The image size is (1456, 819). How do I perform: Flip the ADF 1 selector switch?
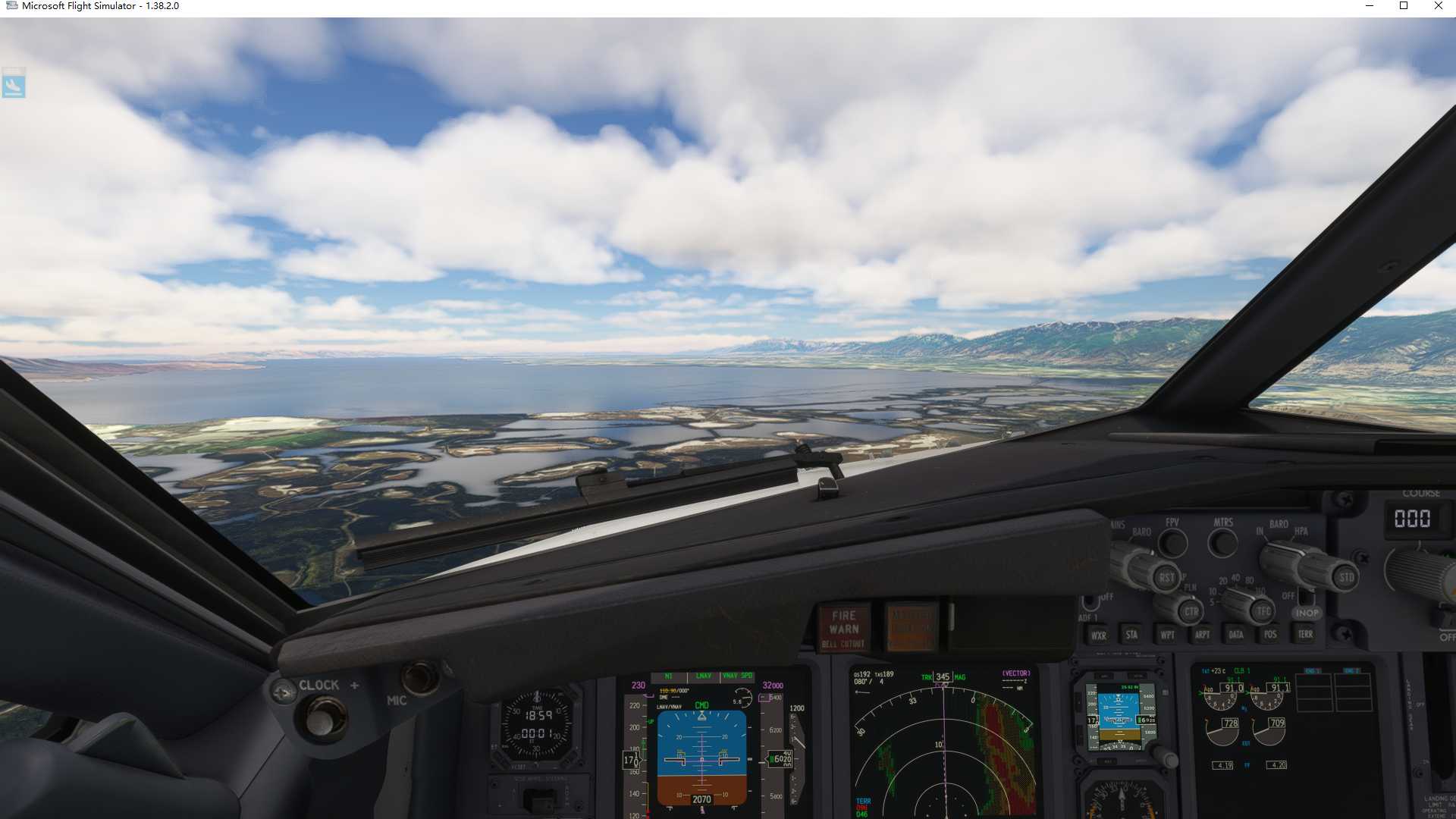(1090, 602)
